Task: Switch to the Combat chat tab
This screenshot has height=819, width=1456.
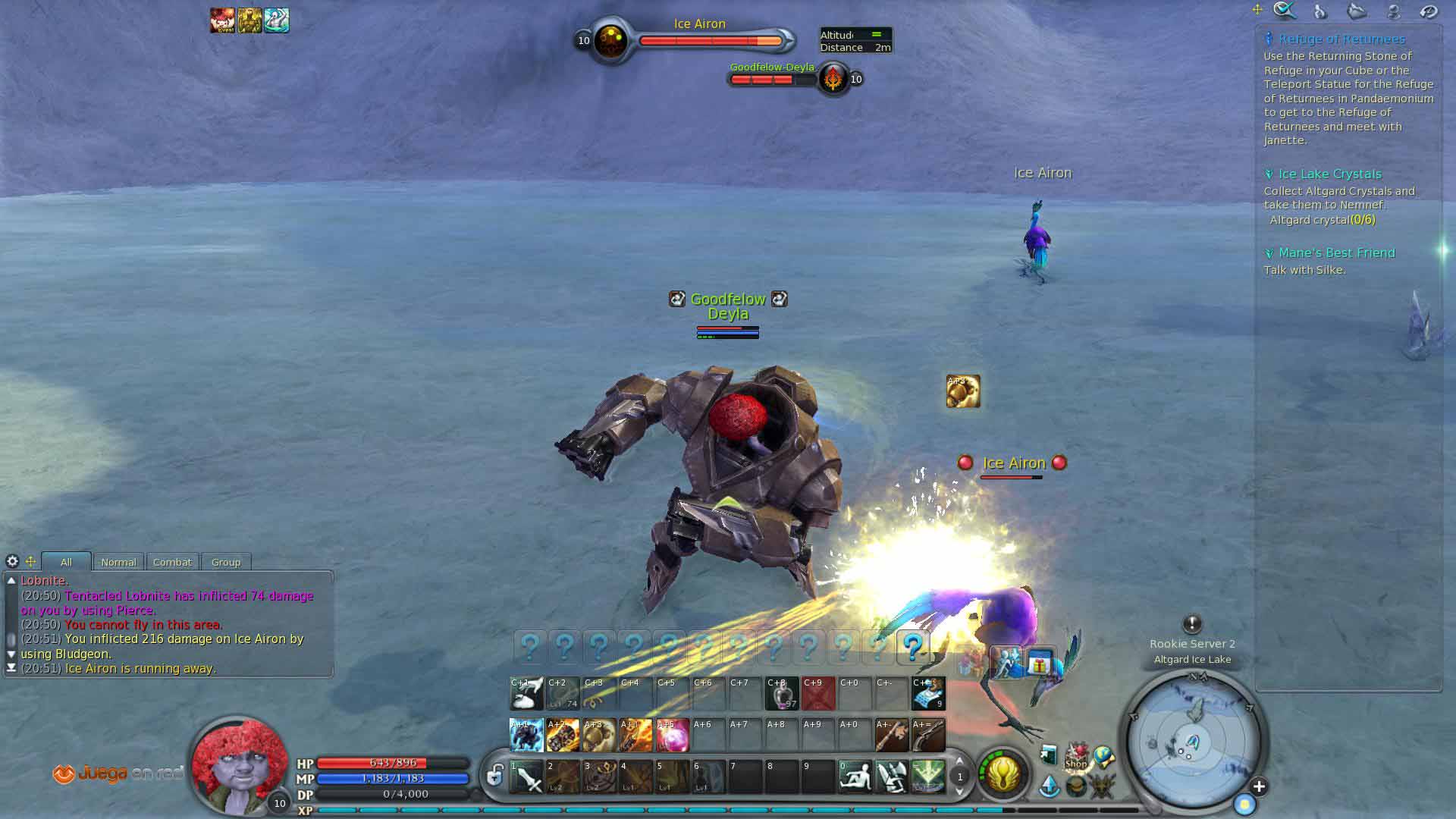Action: click(x=172, y=562)
